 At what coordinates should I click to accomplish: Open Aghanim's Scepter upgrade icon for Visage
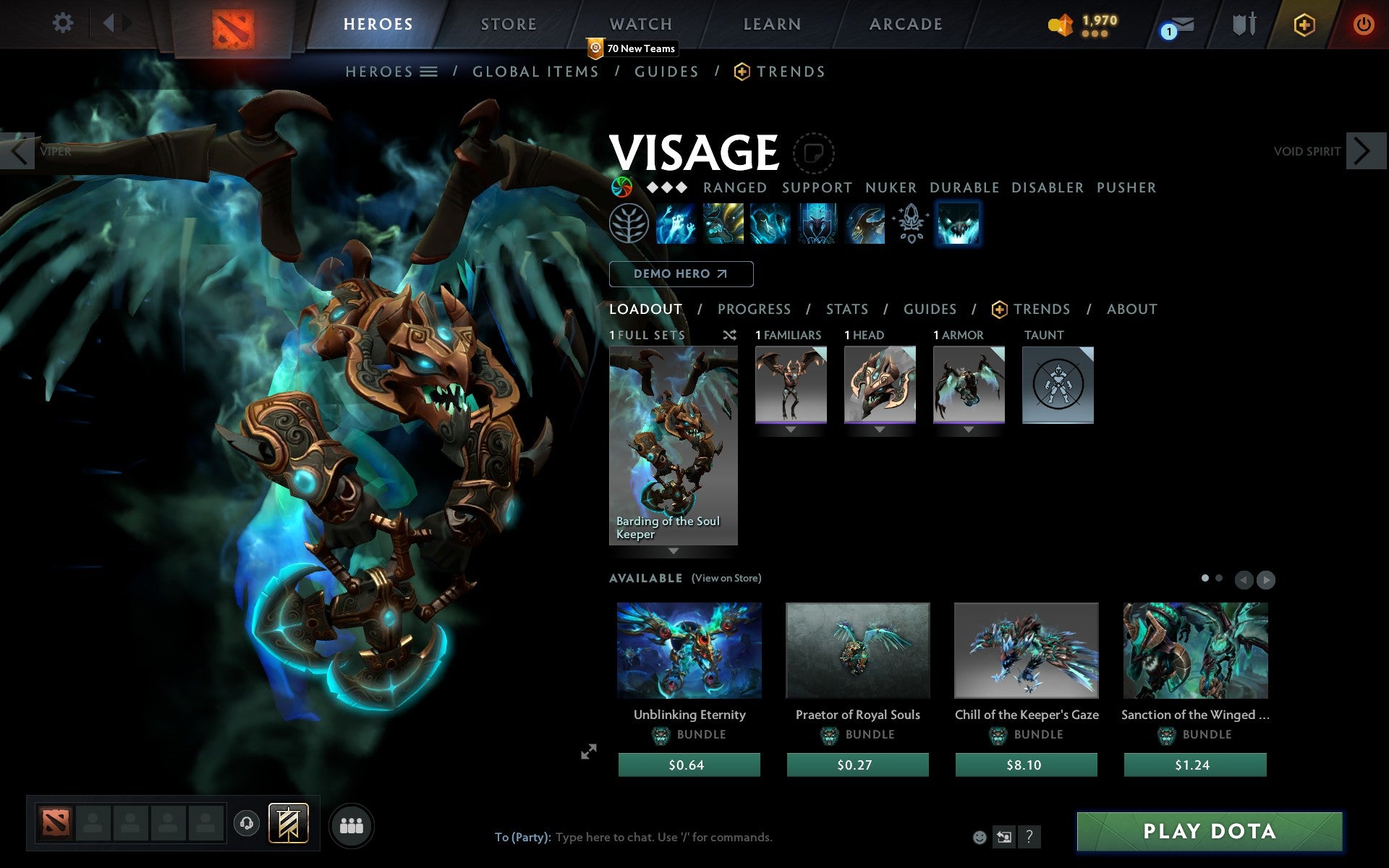[910, 224]
